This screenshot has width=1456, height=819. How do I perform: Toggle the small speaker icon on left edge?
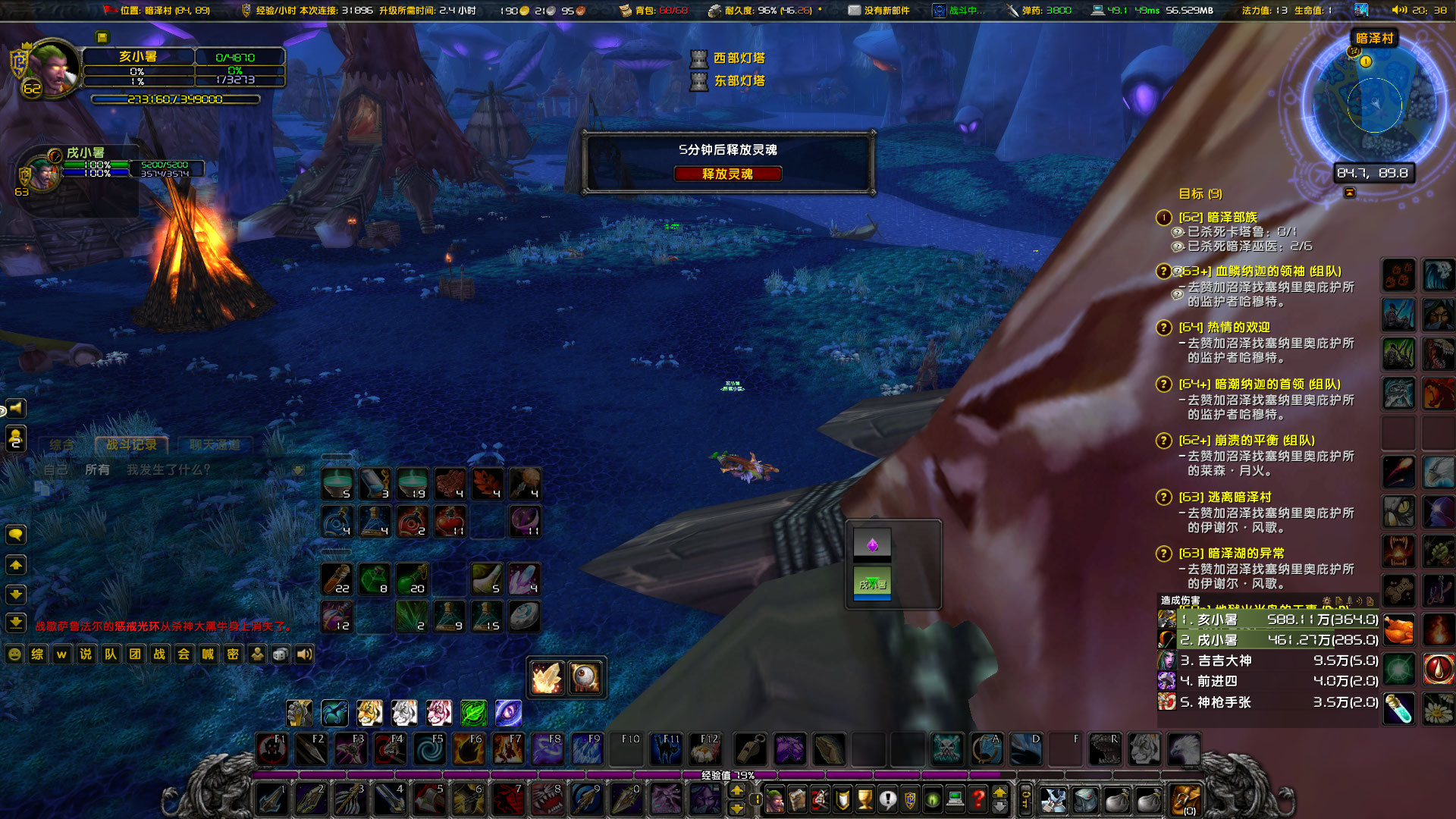(x=15, y=408)
